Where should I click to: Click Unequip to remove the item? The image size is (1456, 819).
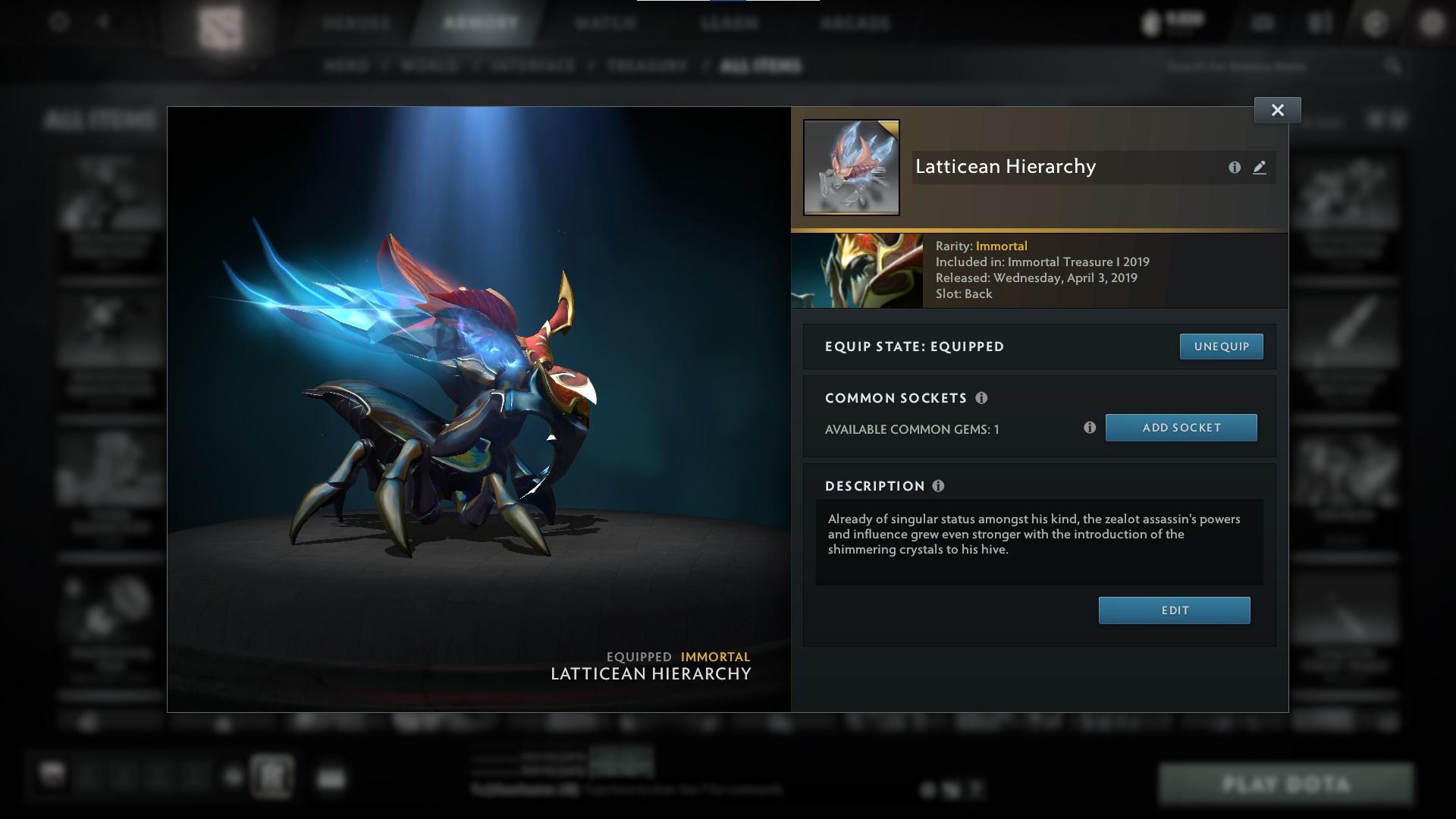1221,346
